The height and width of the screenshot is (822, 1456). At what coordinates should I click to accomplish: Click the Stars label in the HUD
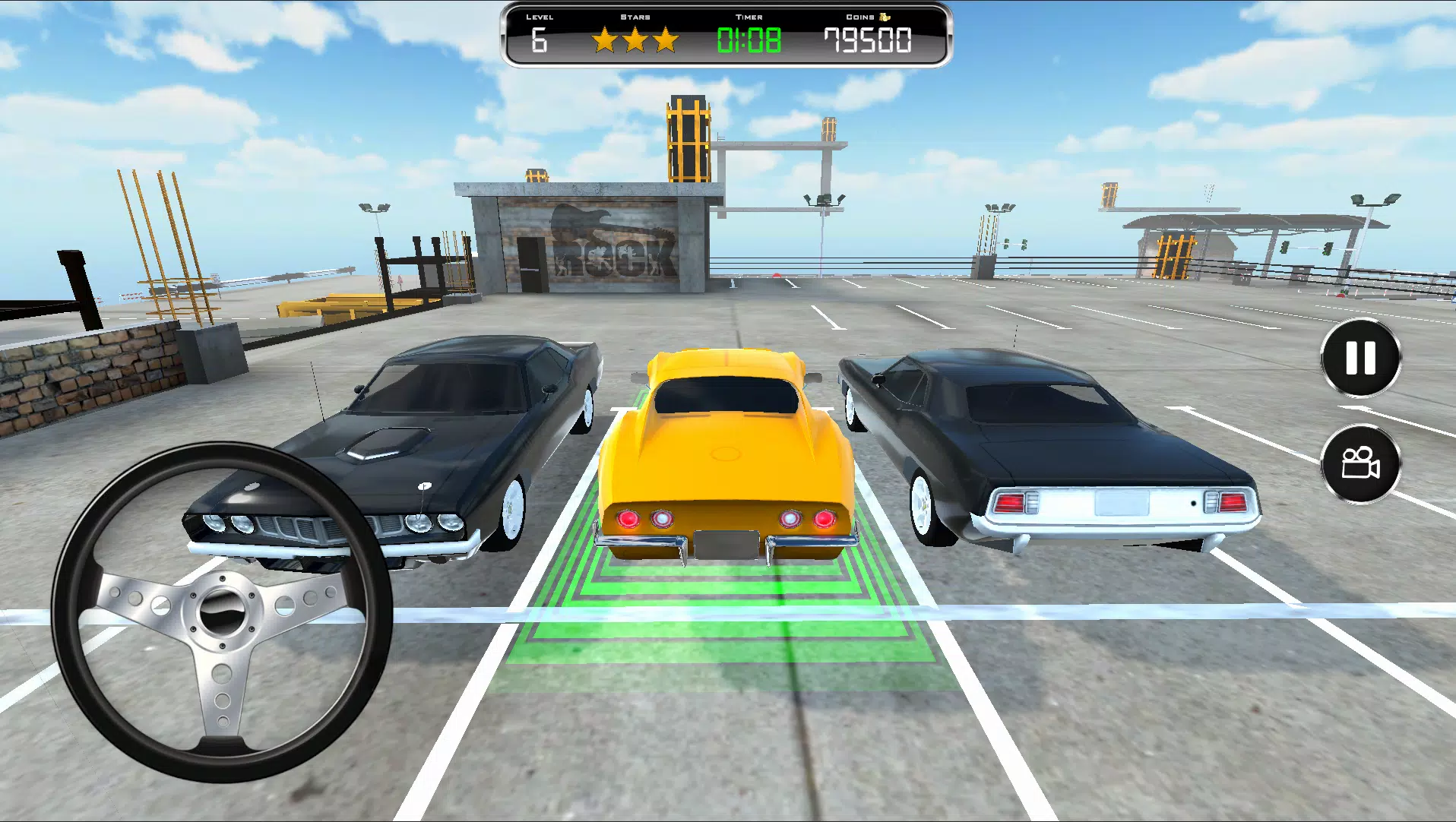pos(635,15)
